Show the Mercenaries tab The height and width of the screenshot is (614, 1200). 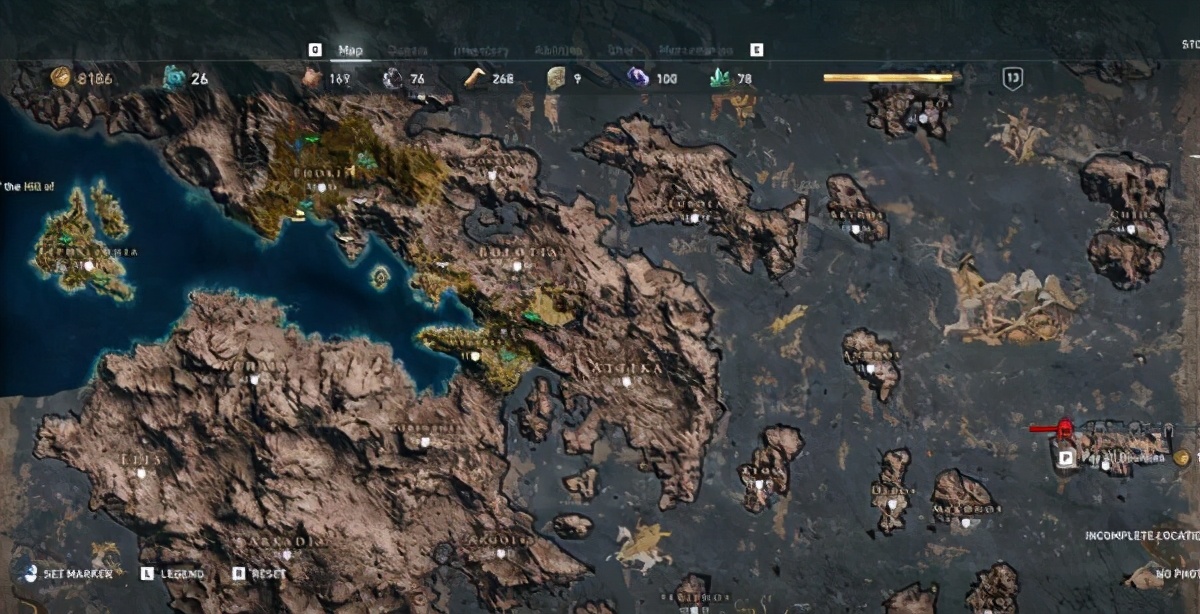(x=696, y=50)
